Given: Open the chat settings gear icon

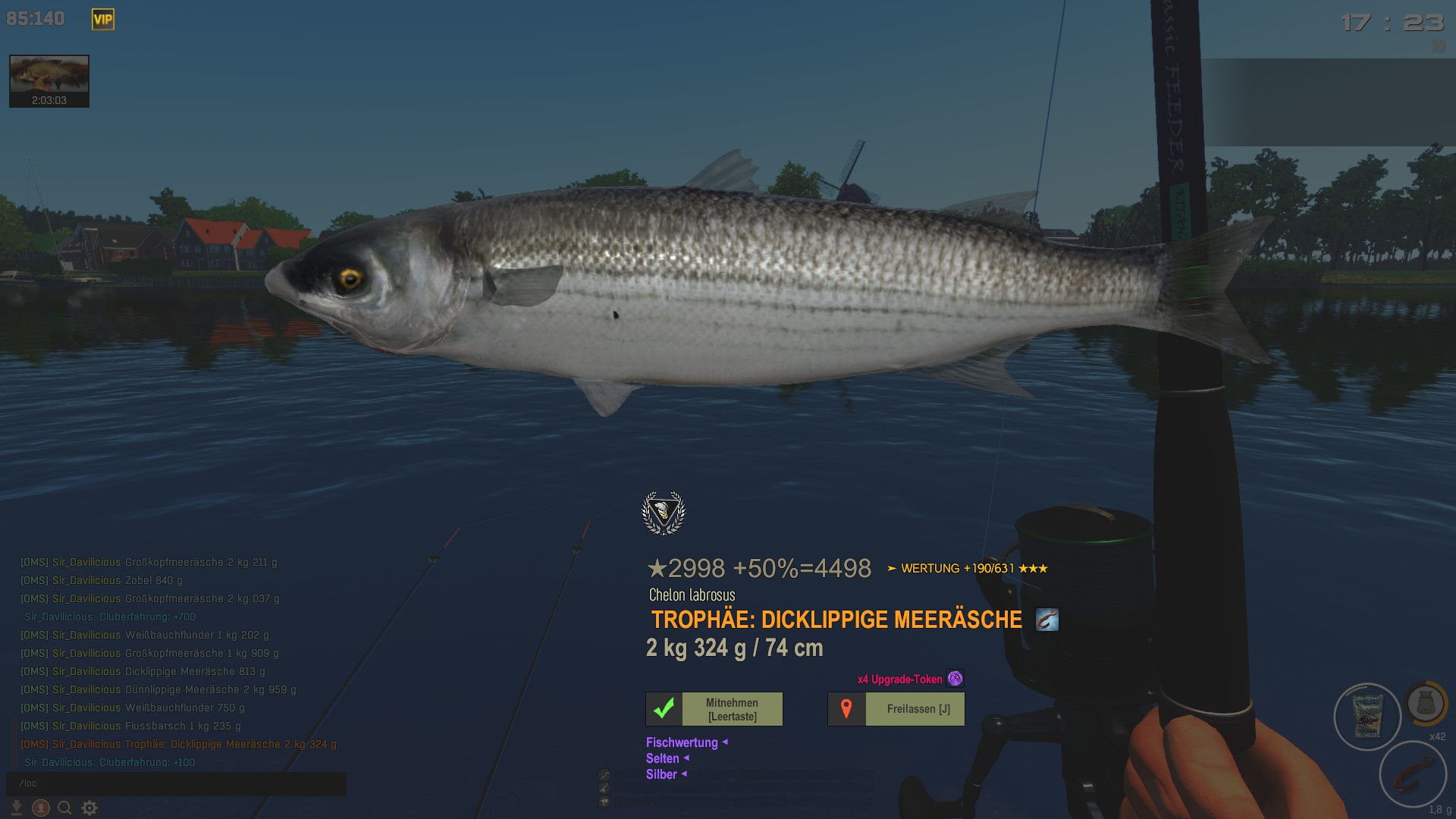Looking at the screenshot, I should coord(89,808).
